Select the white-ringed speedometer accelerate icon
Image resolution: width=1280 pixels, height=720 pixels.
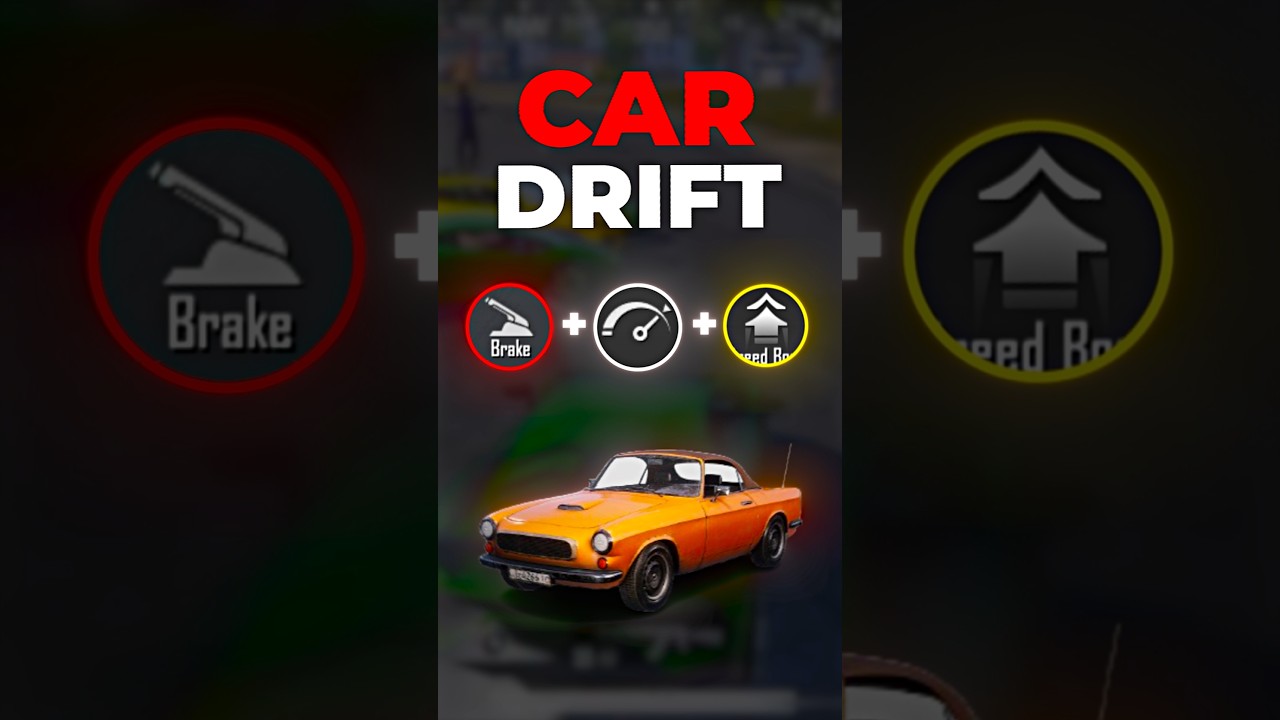(638, 327)
